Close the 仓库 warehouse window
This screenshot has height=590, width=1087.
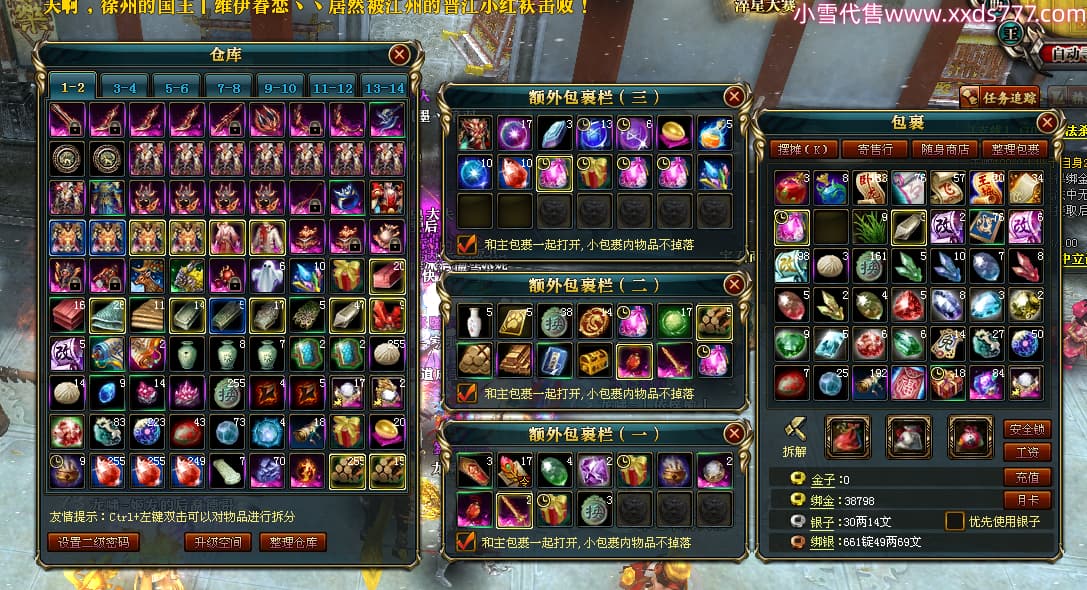pyautogui.click(x=399, y=55)
